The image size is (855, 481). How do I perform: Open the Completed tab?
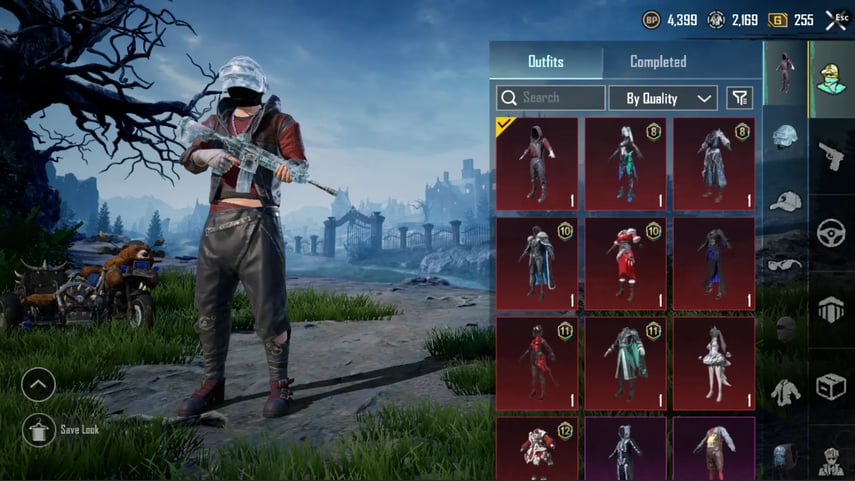coord(658,62)
